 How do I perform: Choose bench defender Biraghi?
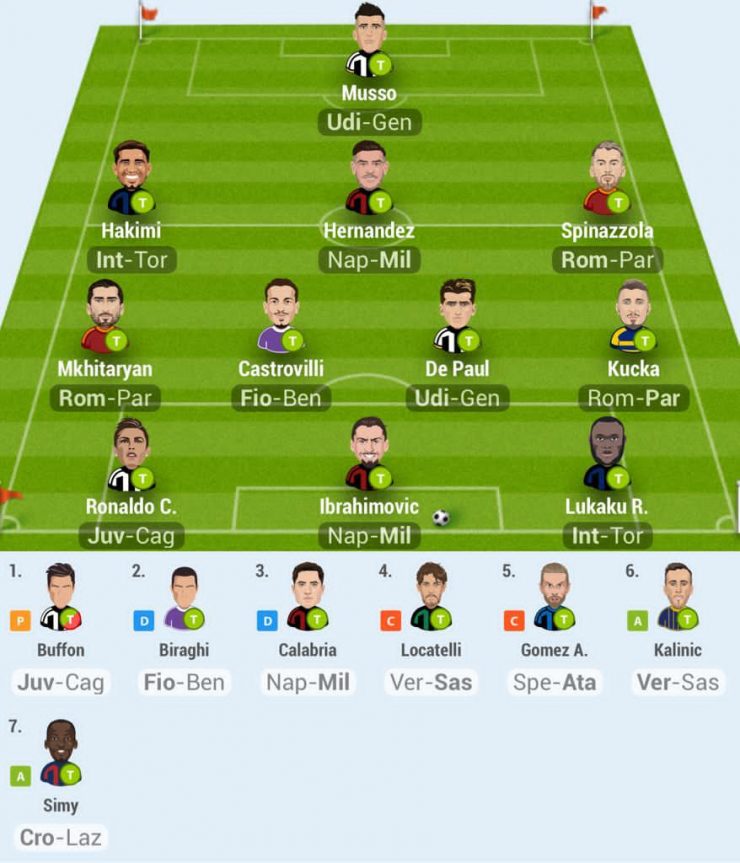tap(183, 598)
